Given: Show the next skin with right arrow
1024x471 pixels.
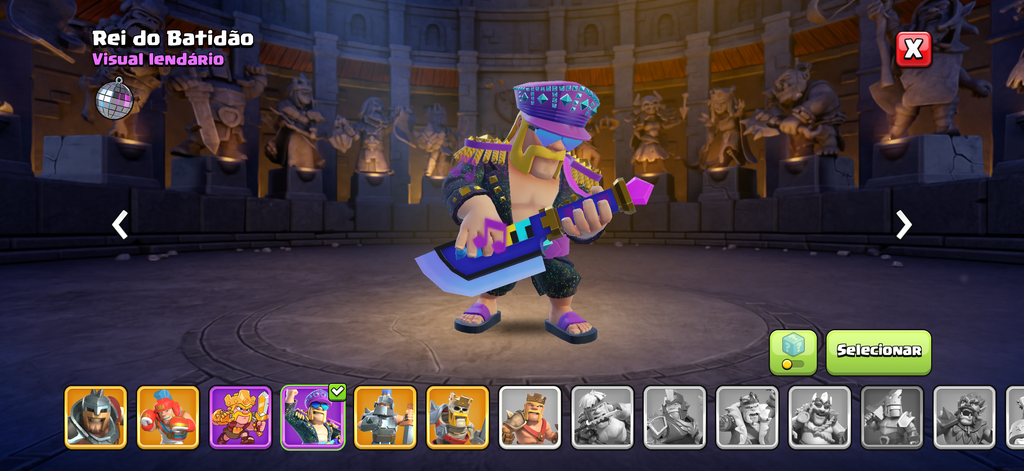Looking at the screenshot, I should 904,225.
